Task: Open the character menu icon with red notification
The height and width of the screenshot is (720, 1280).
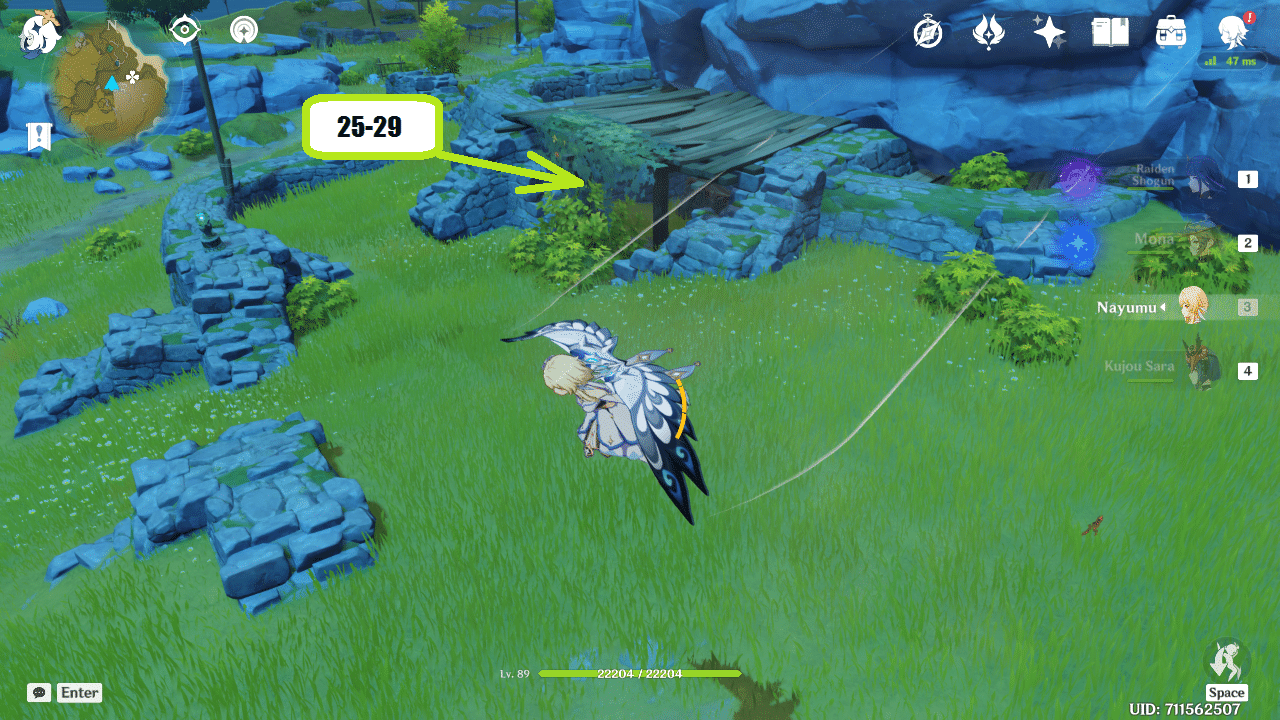Action: pos(1233,33)
